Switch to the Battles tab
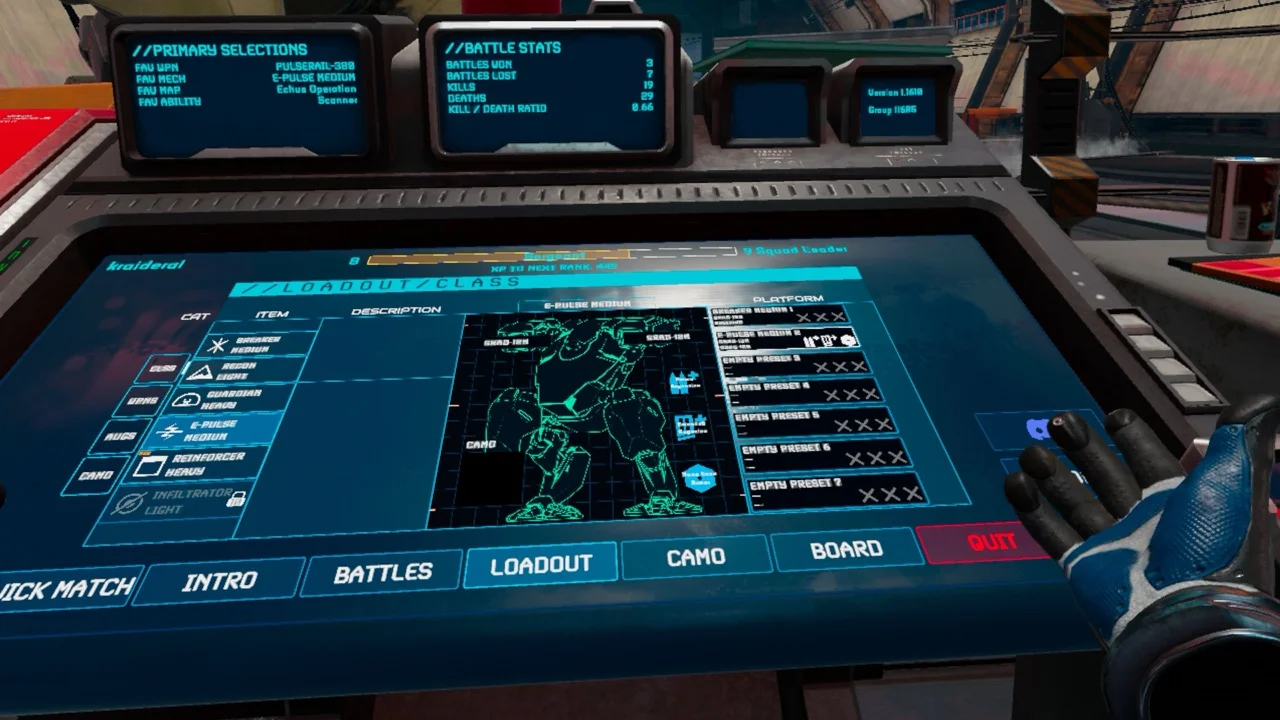The height and width of the screenshot is (720, 1280). pyautogui.click(x=382, y=572)
